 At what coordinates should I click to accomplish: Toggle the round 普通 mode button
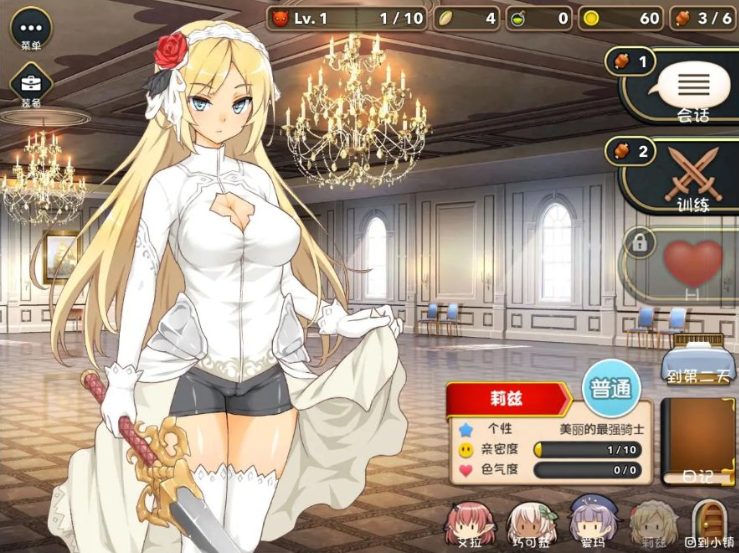tap(610, 387)
